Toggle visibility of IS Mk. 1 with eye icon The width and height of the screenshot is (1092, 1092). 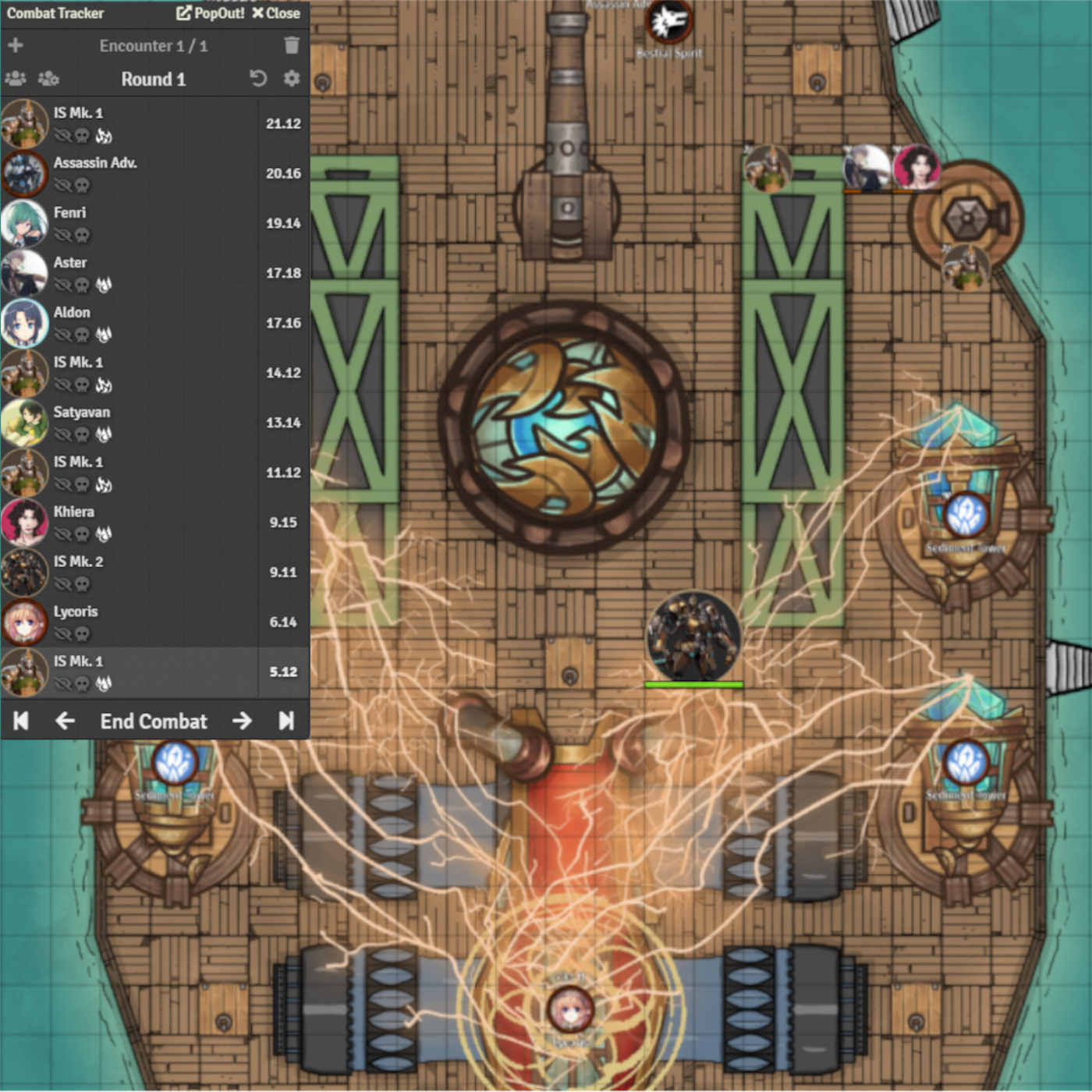tap(63, 136)
